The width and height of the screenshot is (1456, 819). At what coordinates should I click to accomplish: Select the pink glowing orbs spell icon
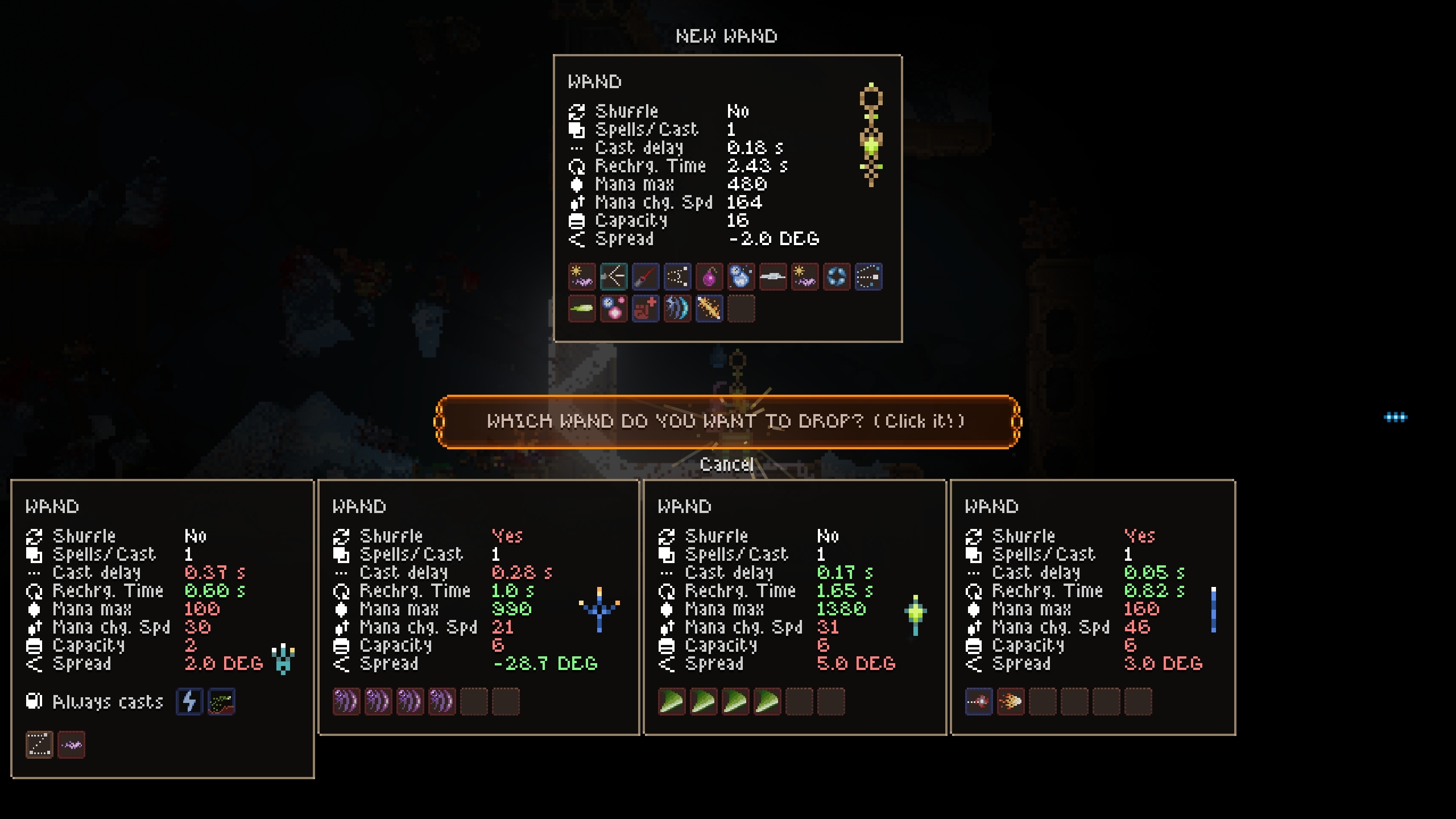point(614,309)
